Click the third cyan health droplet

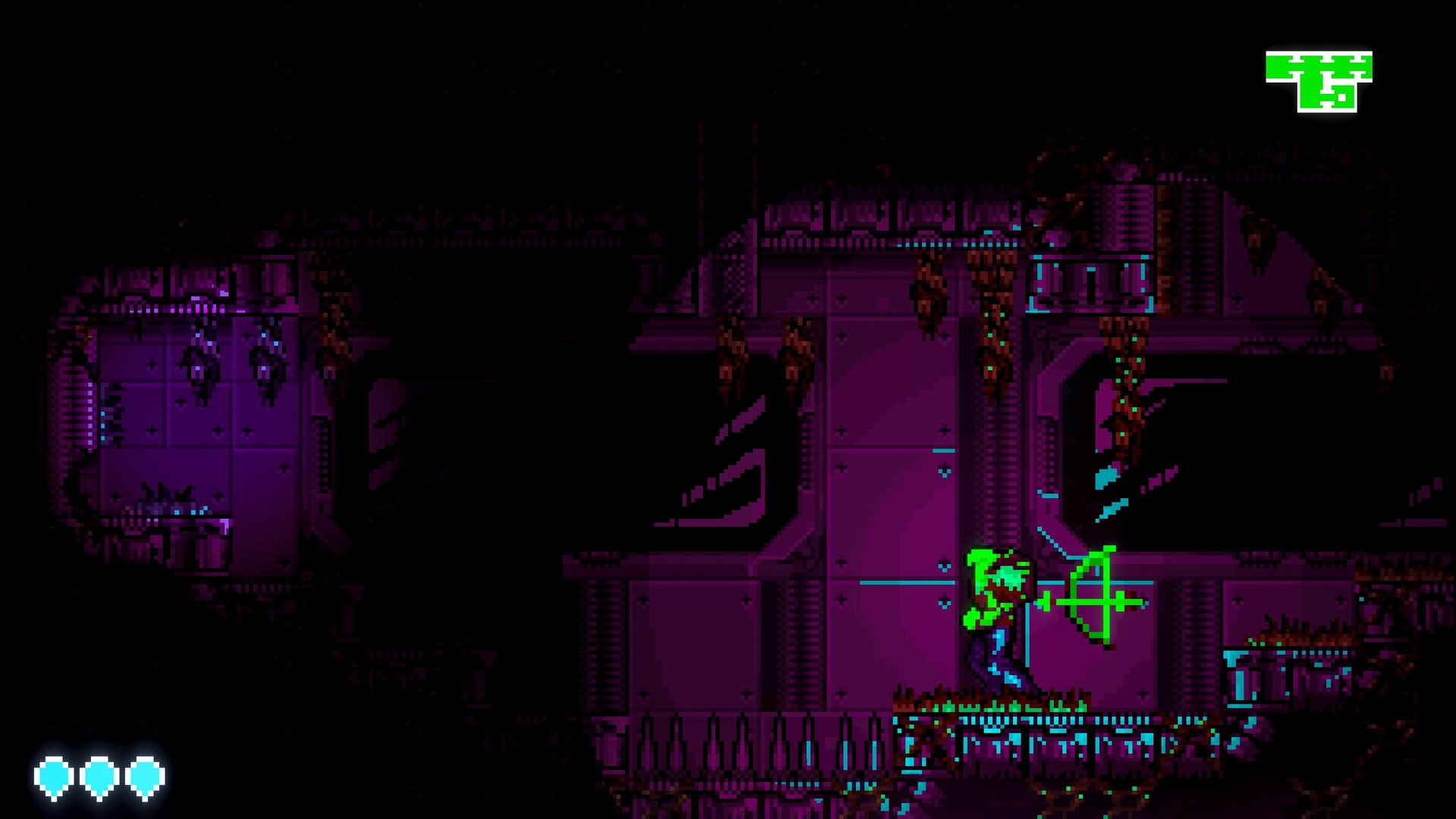click(144, 776)
